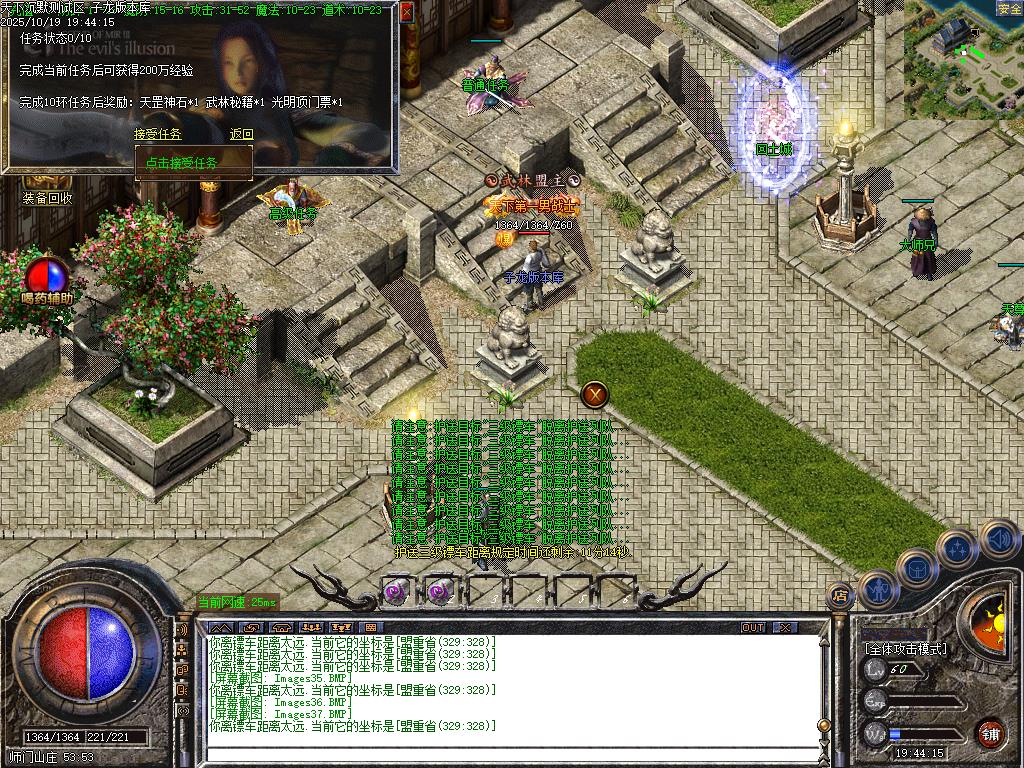The height and width of the screenshot is (768, 1024).
Task: Click the orange round X button
Action: coord(596,394)
